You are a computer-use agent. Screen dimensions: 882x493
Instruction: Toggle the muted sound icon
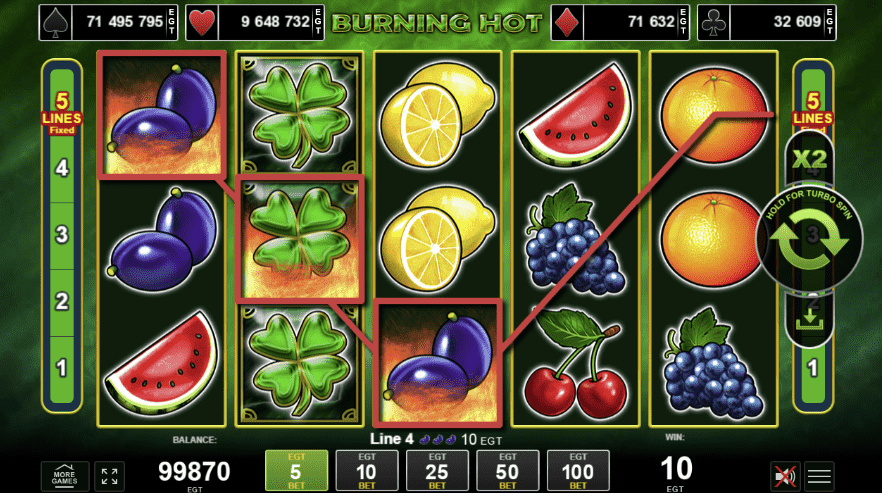coord(785,476)
